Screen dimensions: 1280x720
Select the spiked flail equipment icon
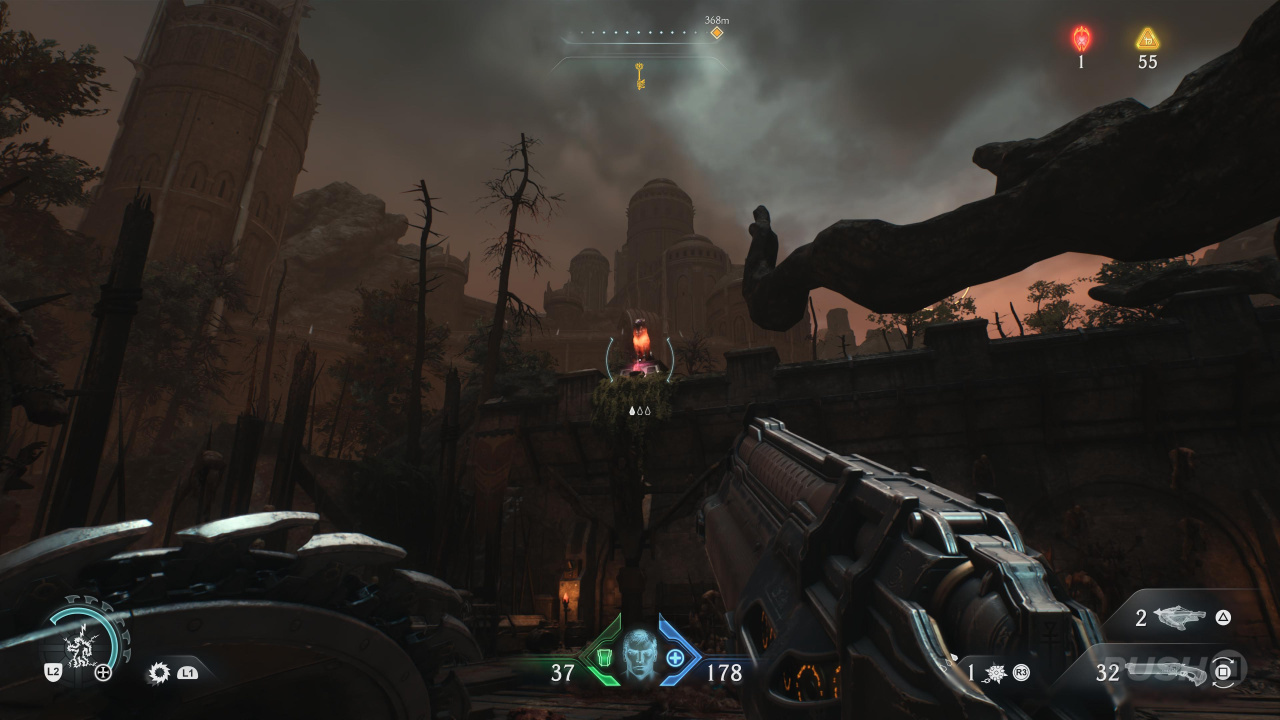(x=996, y=673)
